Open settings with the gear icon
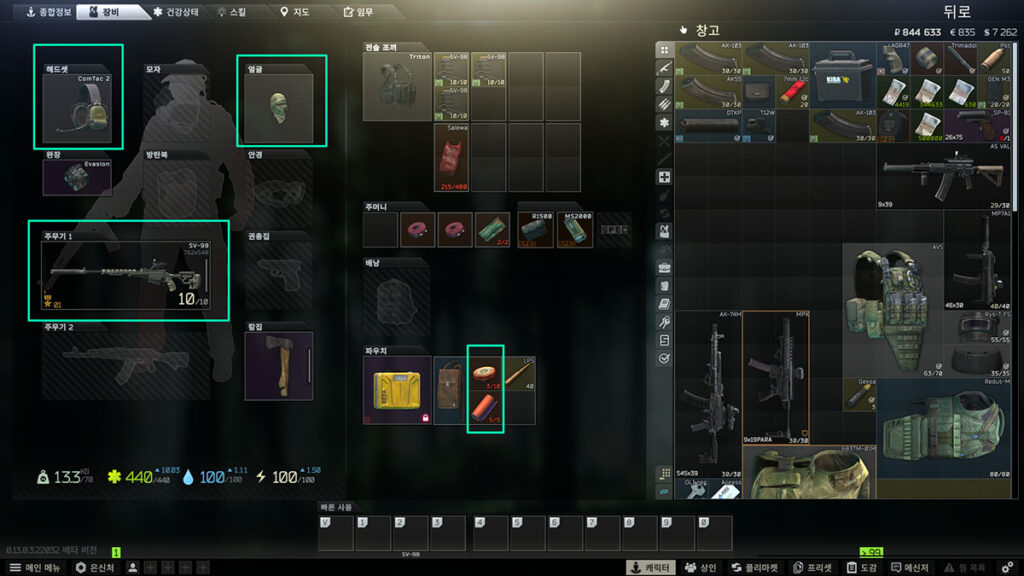The image size is (1024, 576). (1006, 567)
